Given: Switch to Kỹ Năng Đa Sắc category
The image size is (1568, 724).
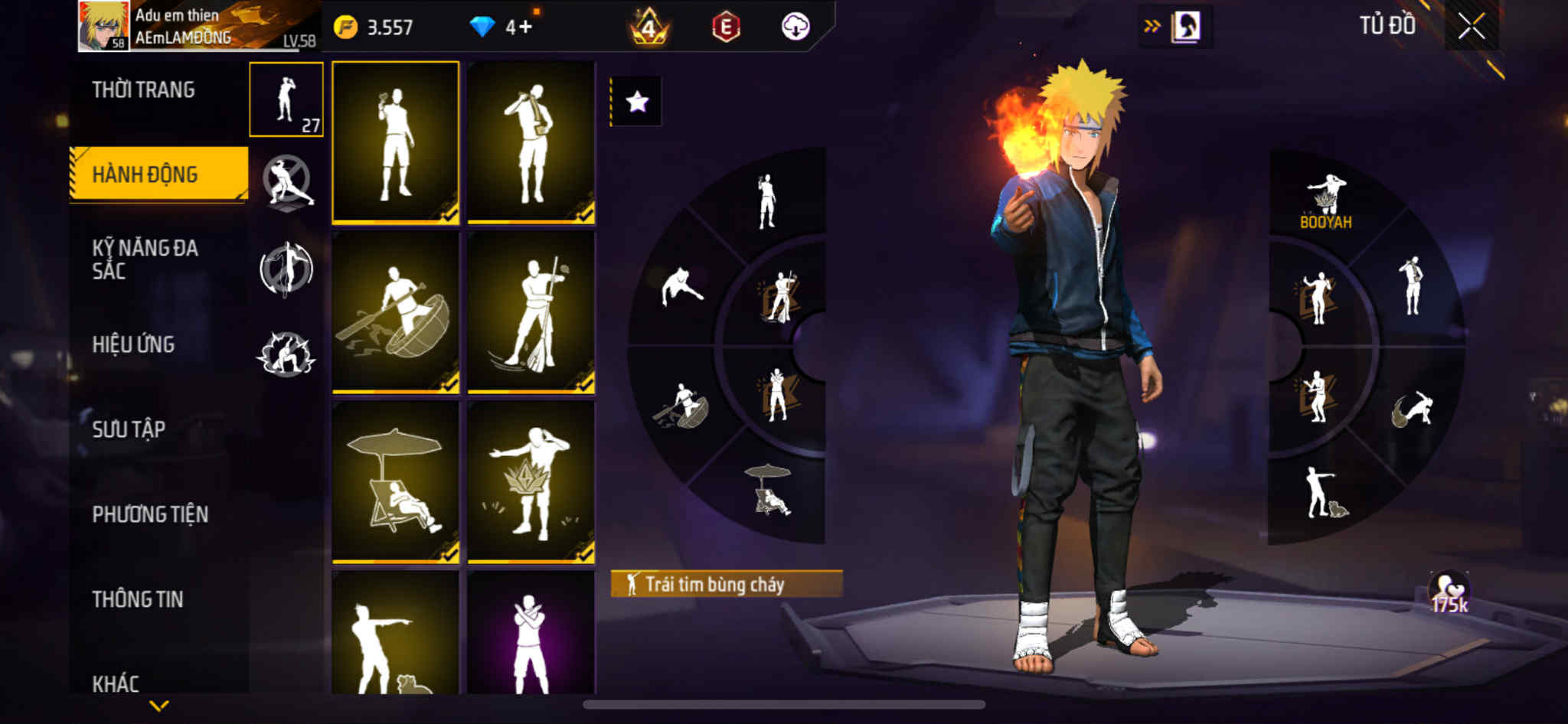Looking at the screenshot, I should click(145, 259).
